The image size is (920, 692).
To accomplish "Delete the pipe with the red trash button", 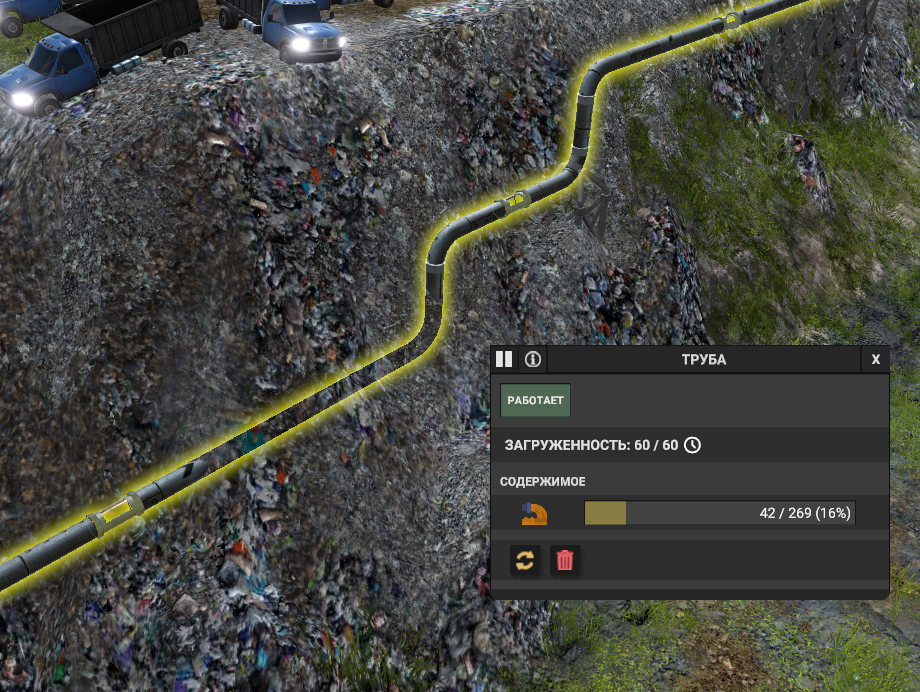I will [x=565, y=560].
